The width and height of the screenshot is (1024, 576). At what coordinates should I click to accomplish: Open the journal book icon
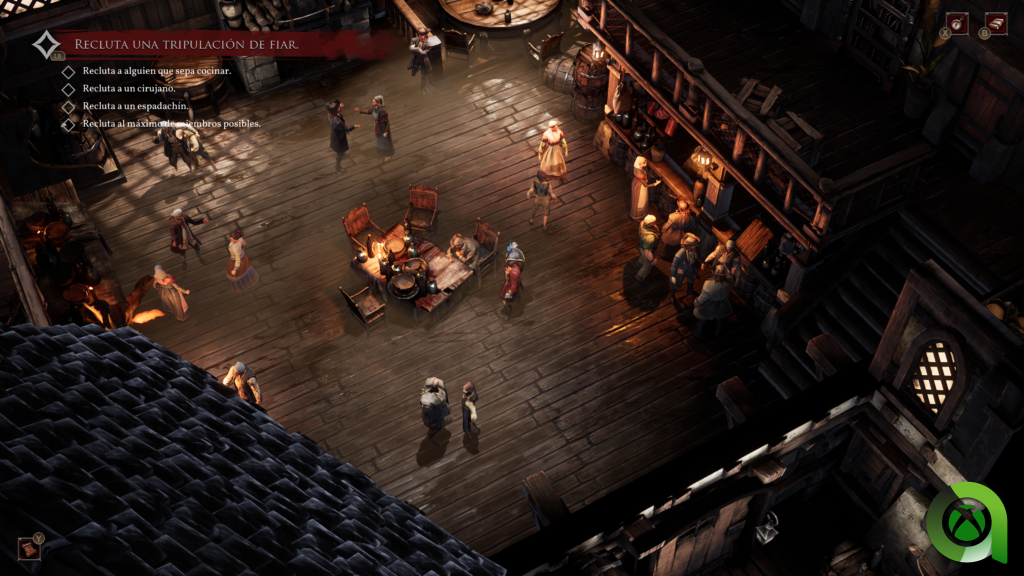[995, 23]
